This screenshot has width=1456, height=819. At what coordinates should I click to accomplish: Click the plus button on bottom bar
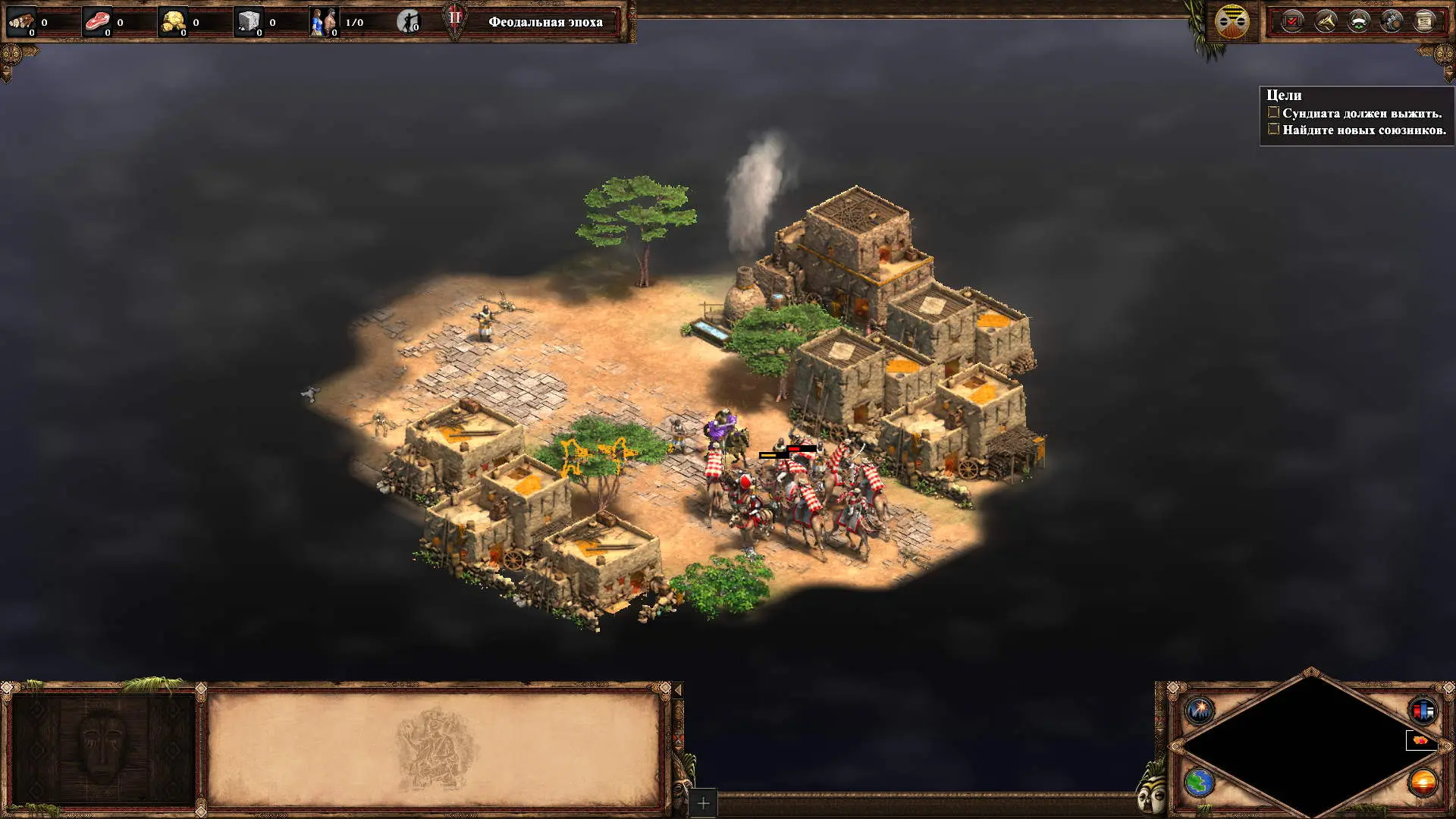point(703,803)
